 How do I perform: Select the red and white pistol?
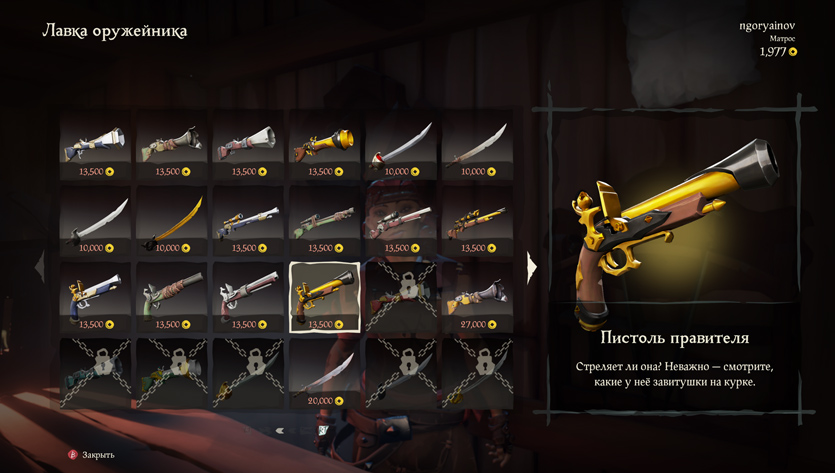click(x=248, y=298)
